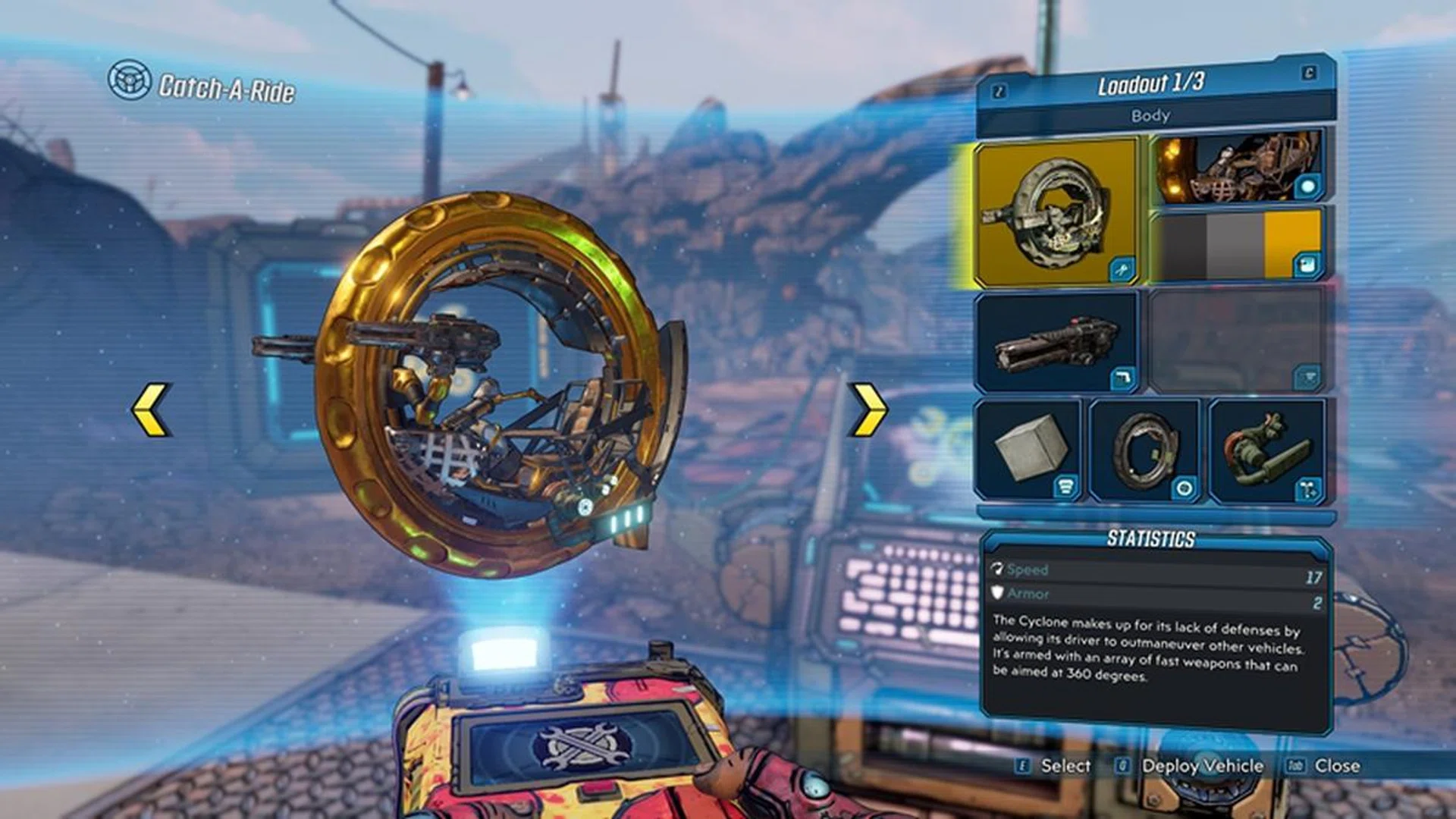This screenshot has width=1456, height=819.
Task: Select the wheel ring slot
Action: point(1145,450)
